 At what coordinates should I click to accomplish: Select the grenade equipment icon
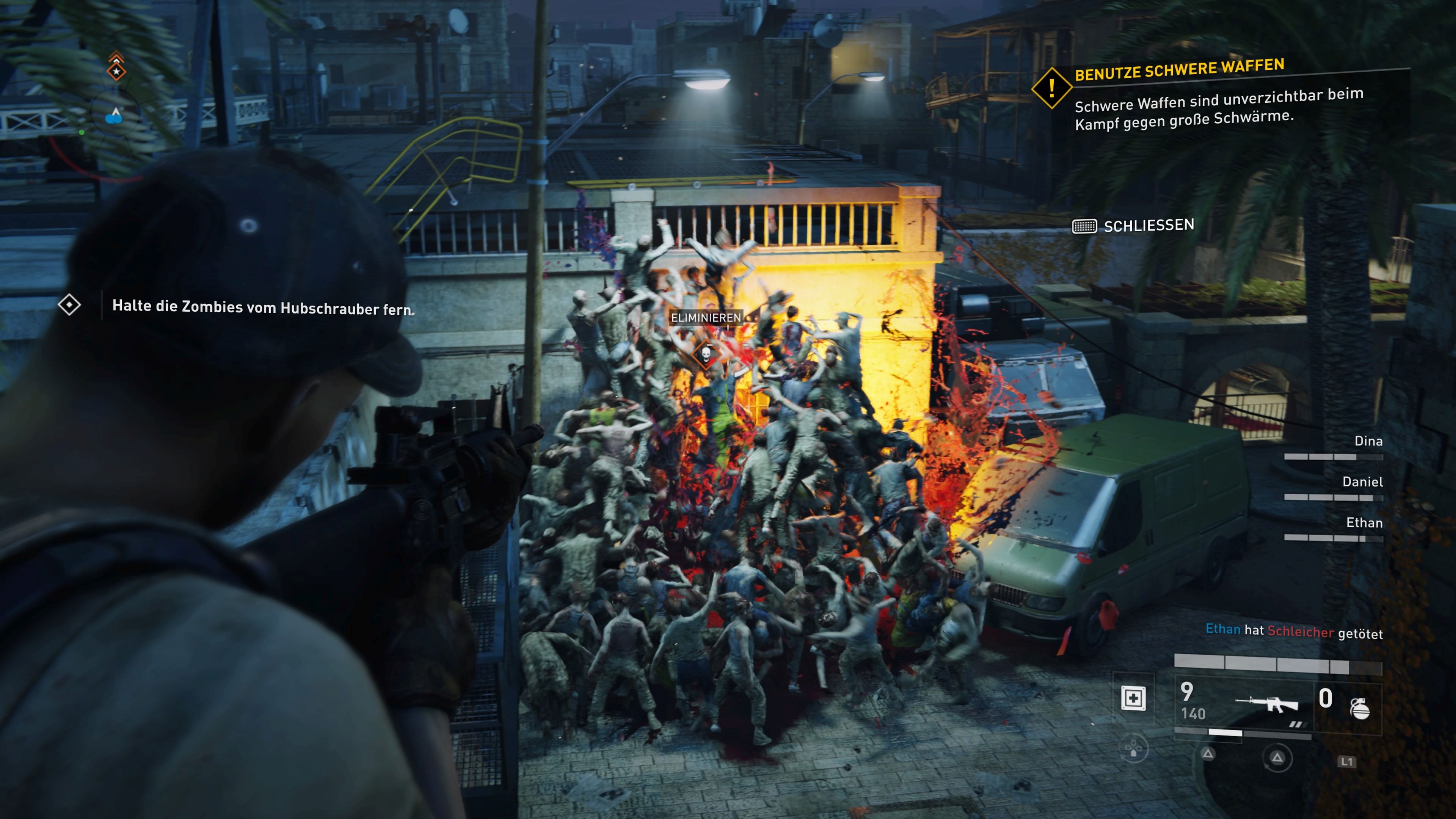(x=1360, y=708)
